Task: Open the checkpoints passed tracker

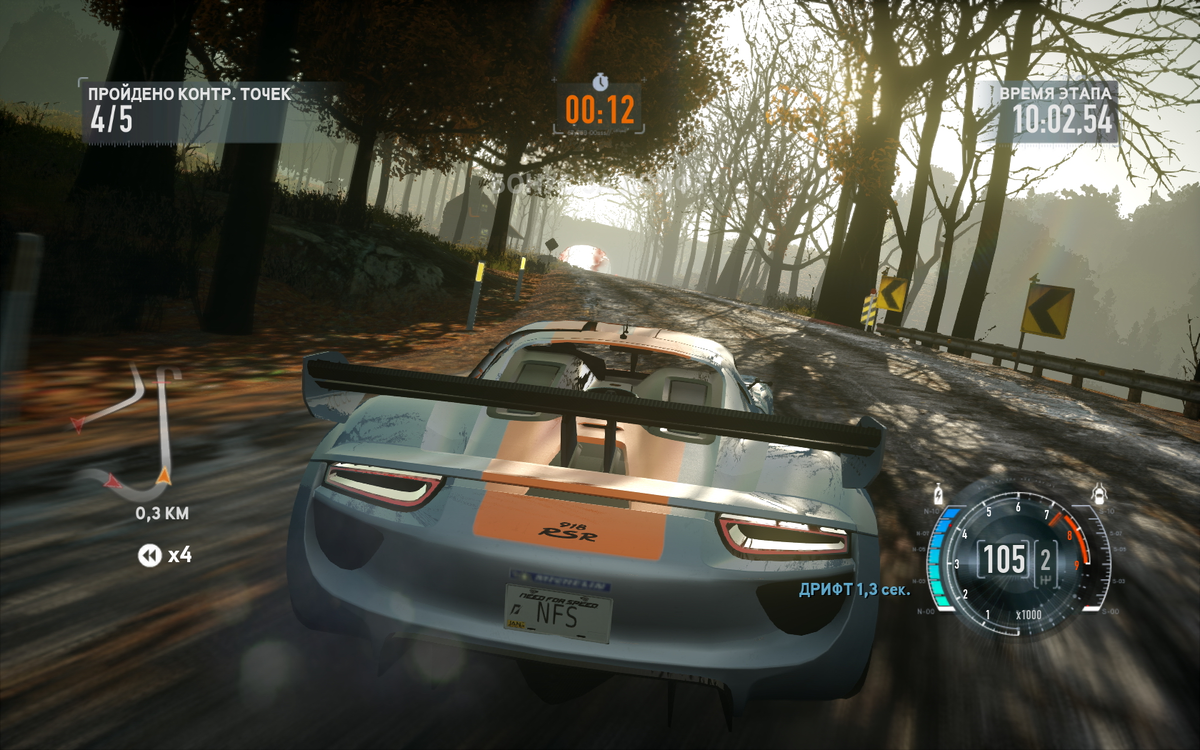Action: (190, 108)
